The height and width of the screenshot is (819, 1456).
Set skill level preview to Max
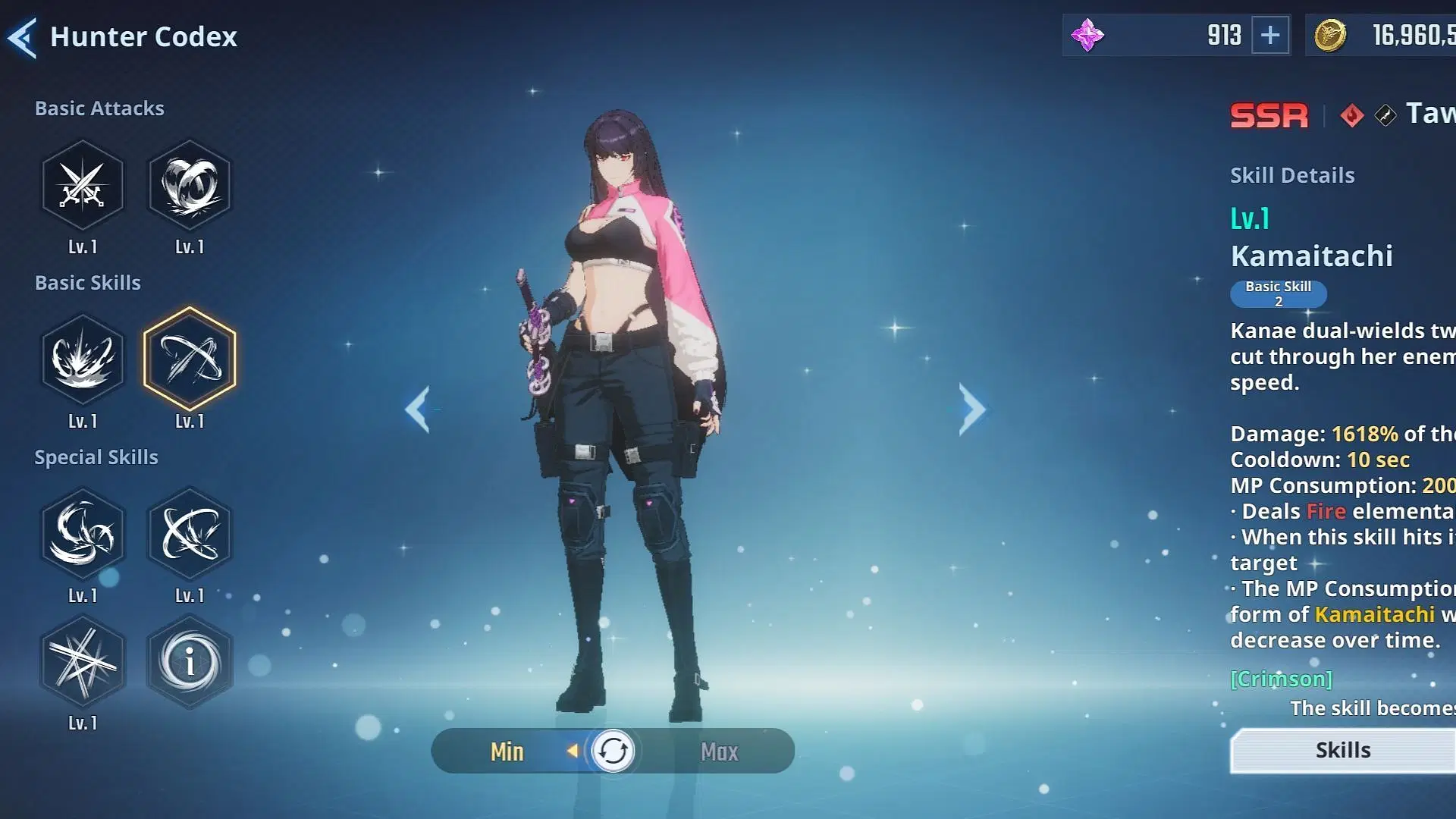719,752
